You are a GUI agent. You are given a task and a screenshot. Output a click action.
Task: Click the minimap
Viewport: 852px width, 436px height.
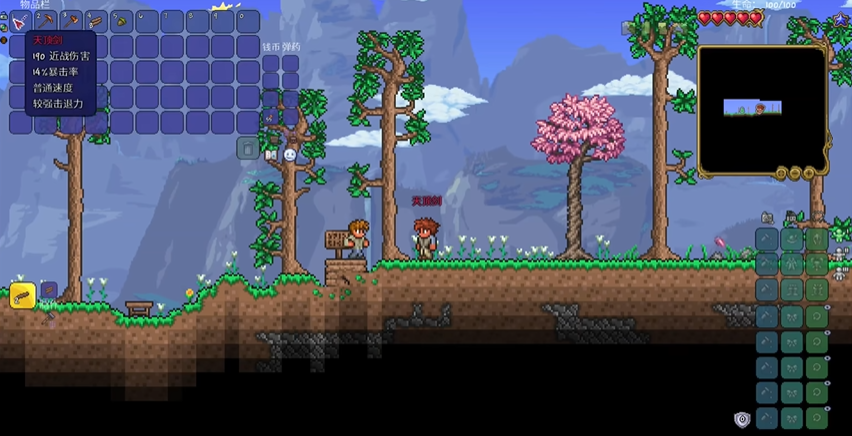(x=761, y=110)
